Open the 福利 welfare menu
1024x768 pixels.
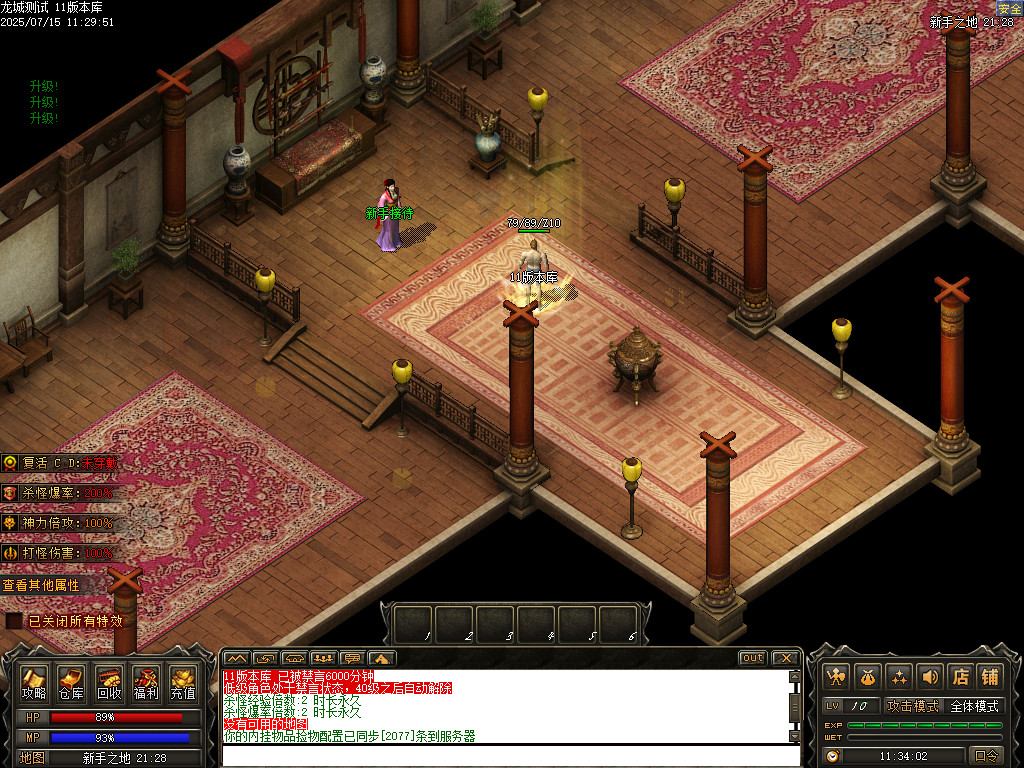coord(146,682)
